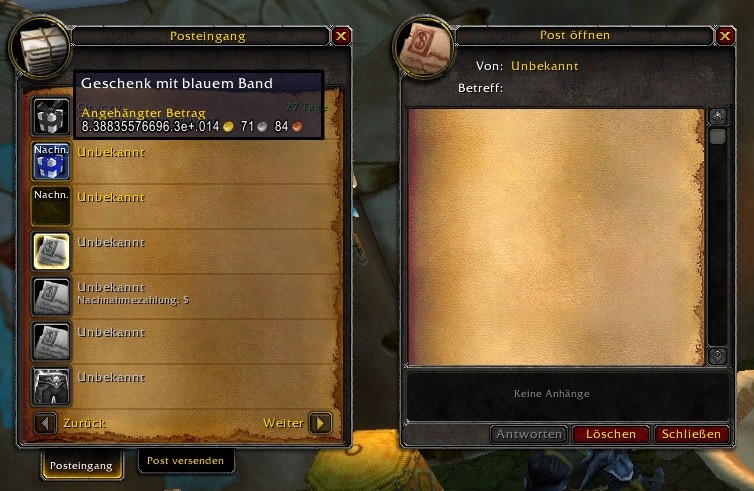754x491 pixels.
Task: Delete the open mail with Löschen
Action: coord(611,434)
